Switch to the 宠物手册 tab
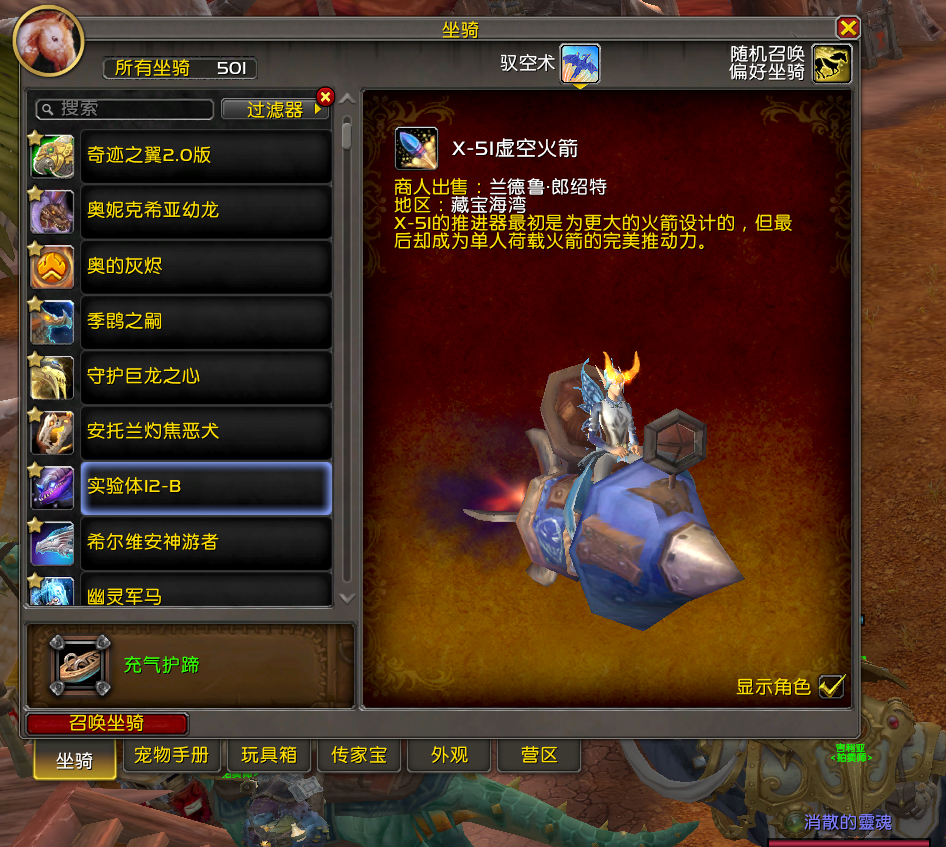This screenshot has width=946, height=847. (x=171, y=756)
